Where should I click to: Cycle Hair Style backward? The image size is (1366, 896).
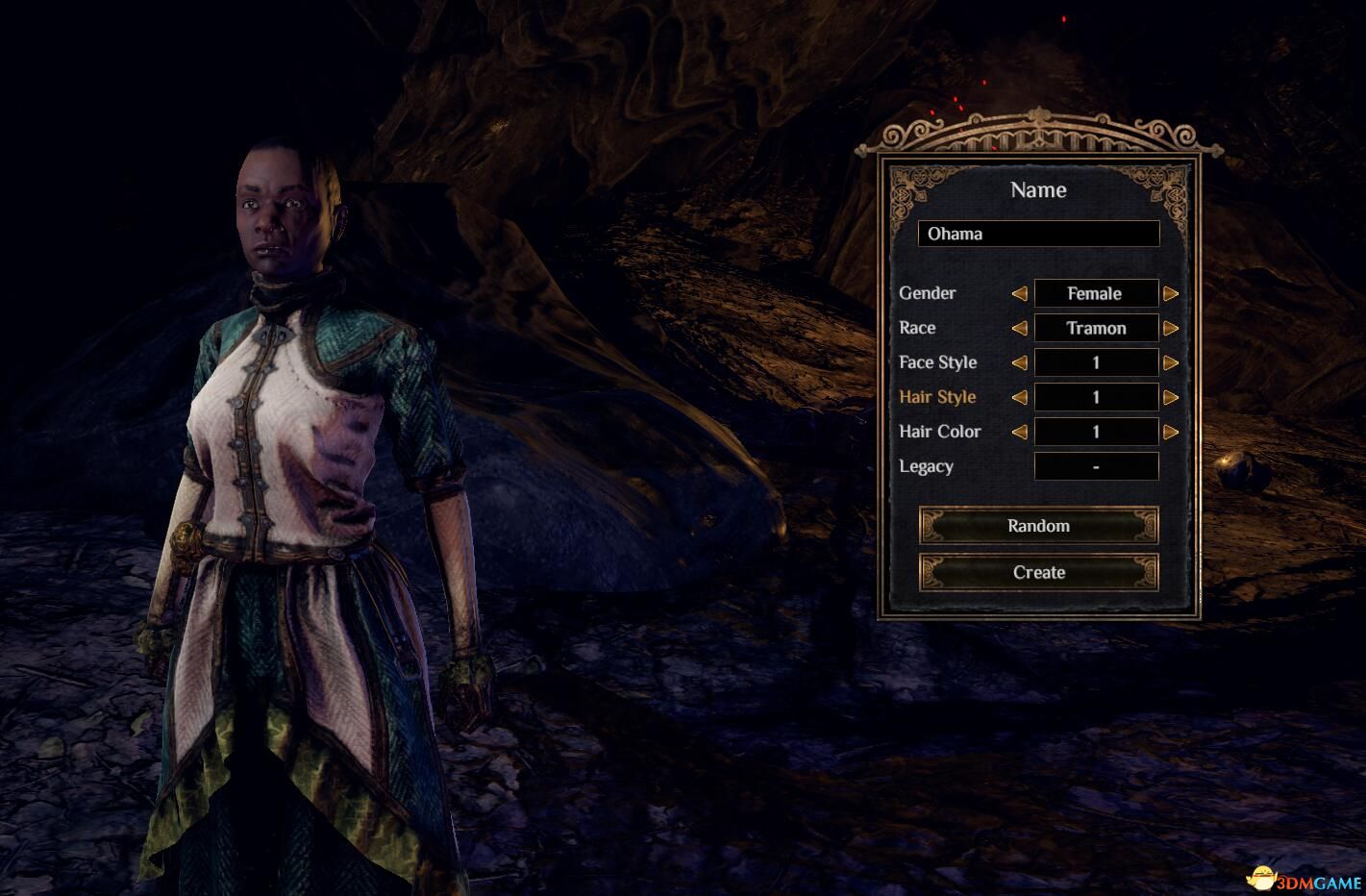(1019, 397)
